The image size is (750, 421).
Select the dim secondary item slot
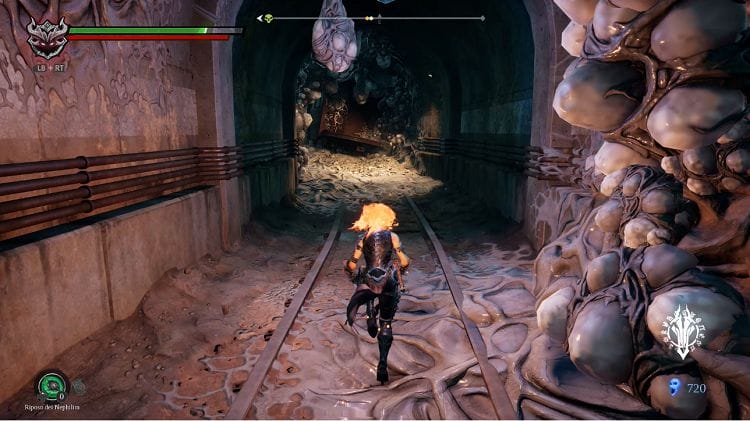coord(78,386)
